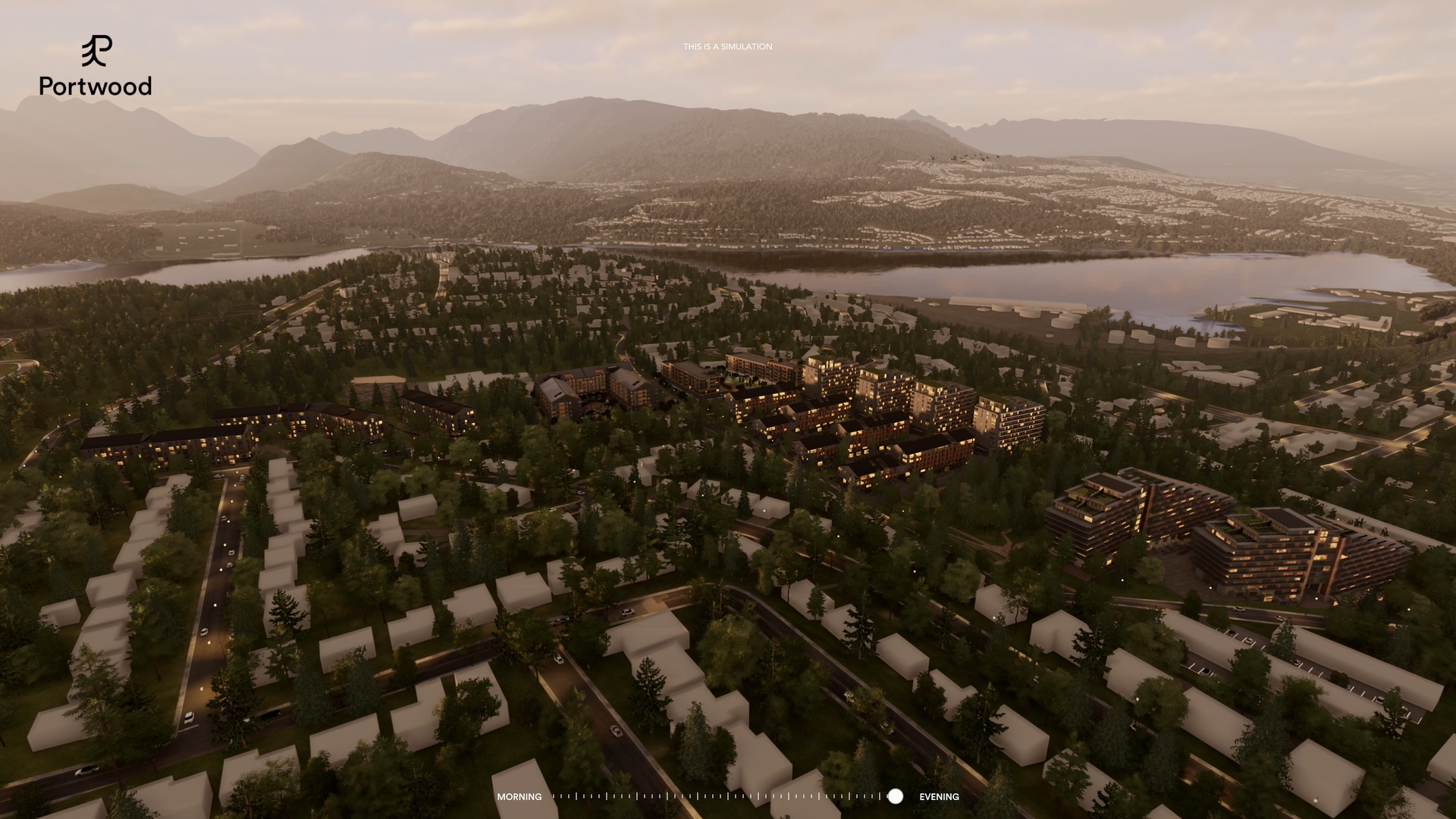Set time of day to Morning
Image resolution: width=1456 pixels, height=819 pixels.
(x=519, y=797)
